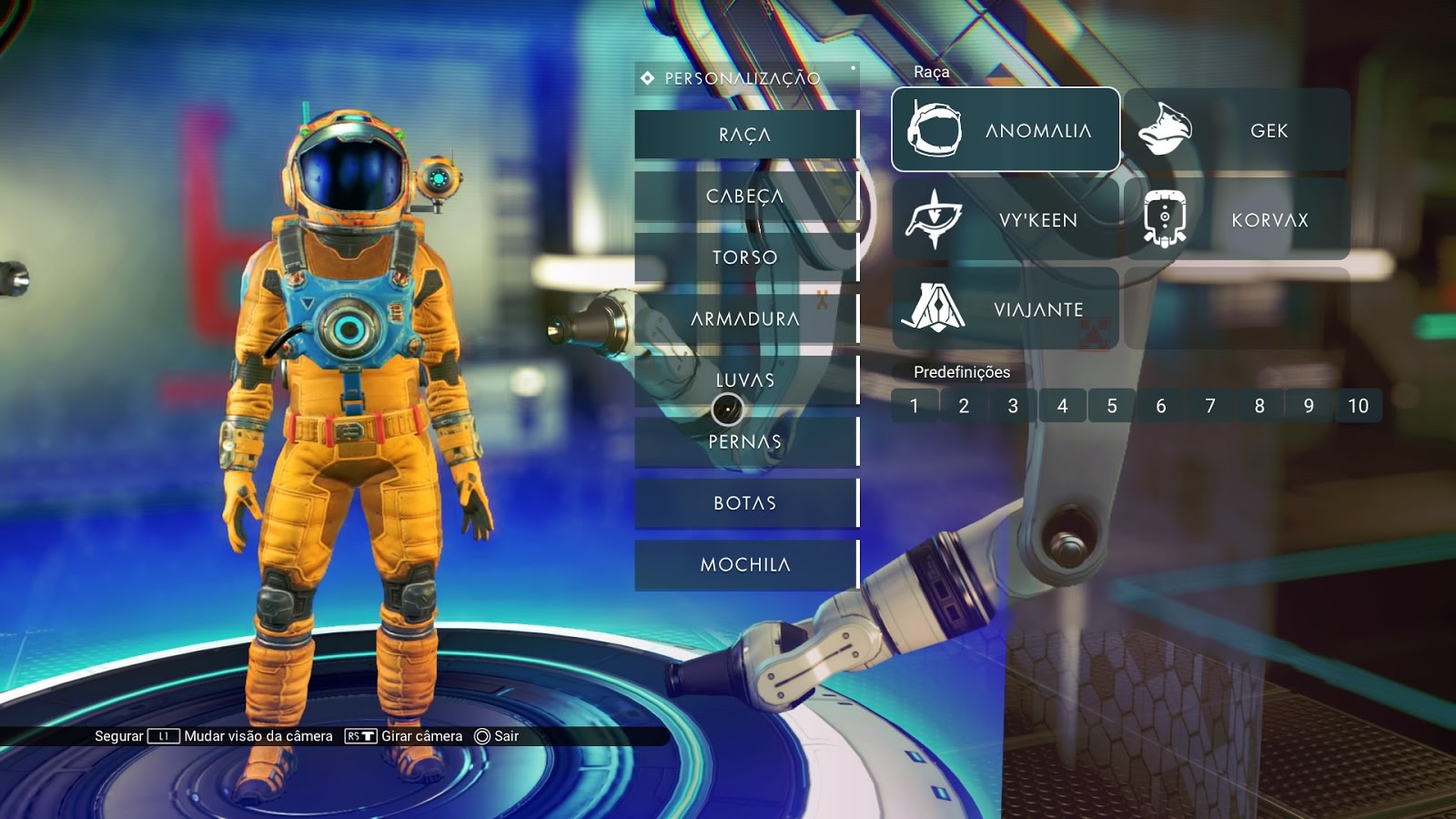Open the Armadura customization section

(744, 318)
